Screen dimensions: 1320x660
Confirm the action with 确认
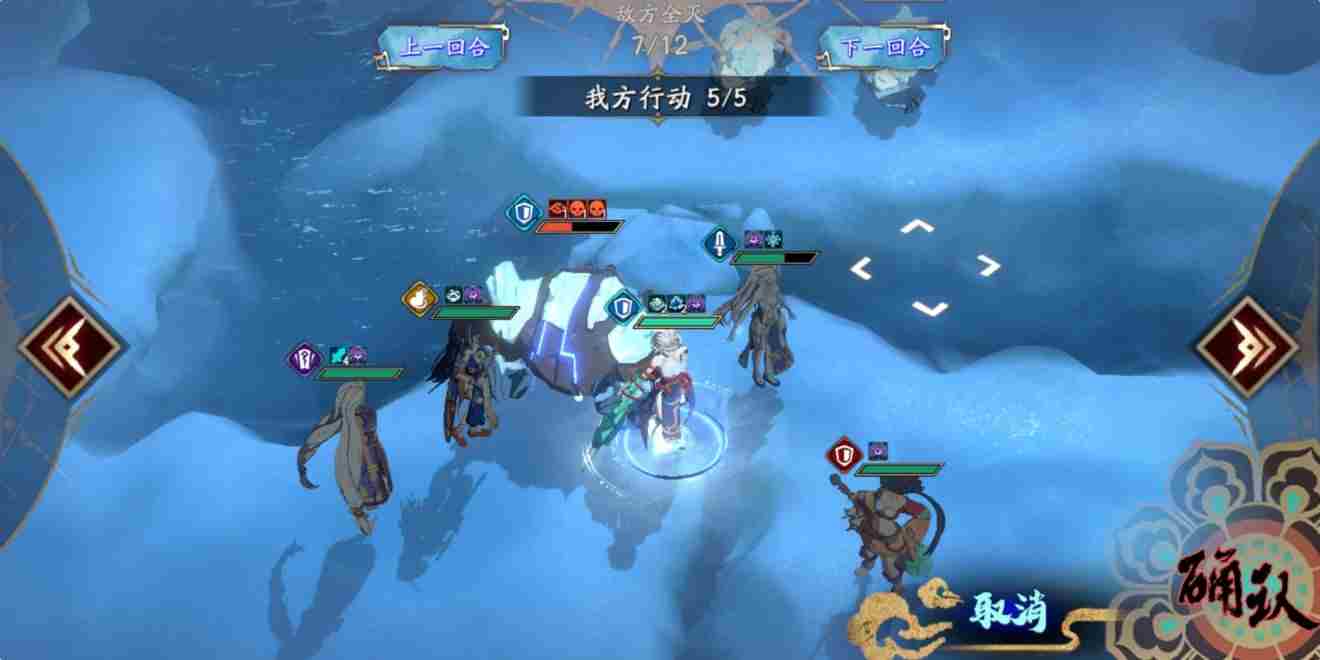[x=1245, y=590]
